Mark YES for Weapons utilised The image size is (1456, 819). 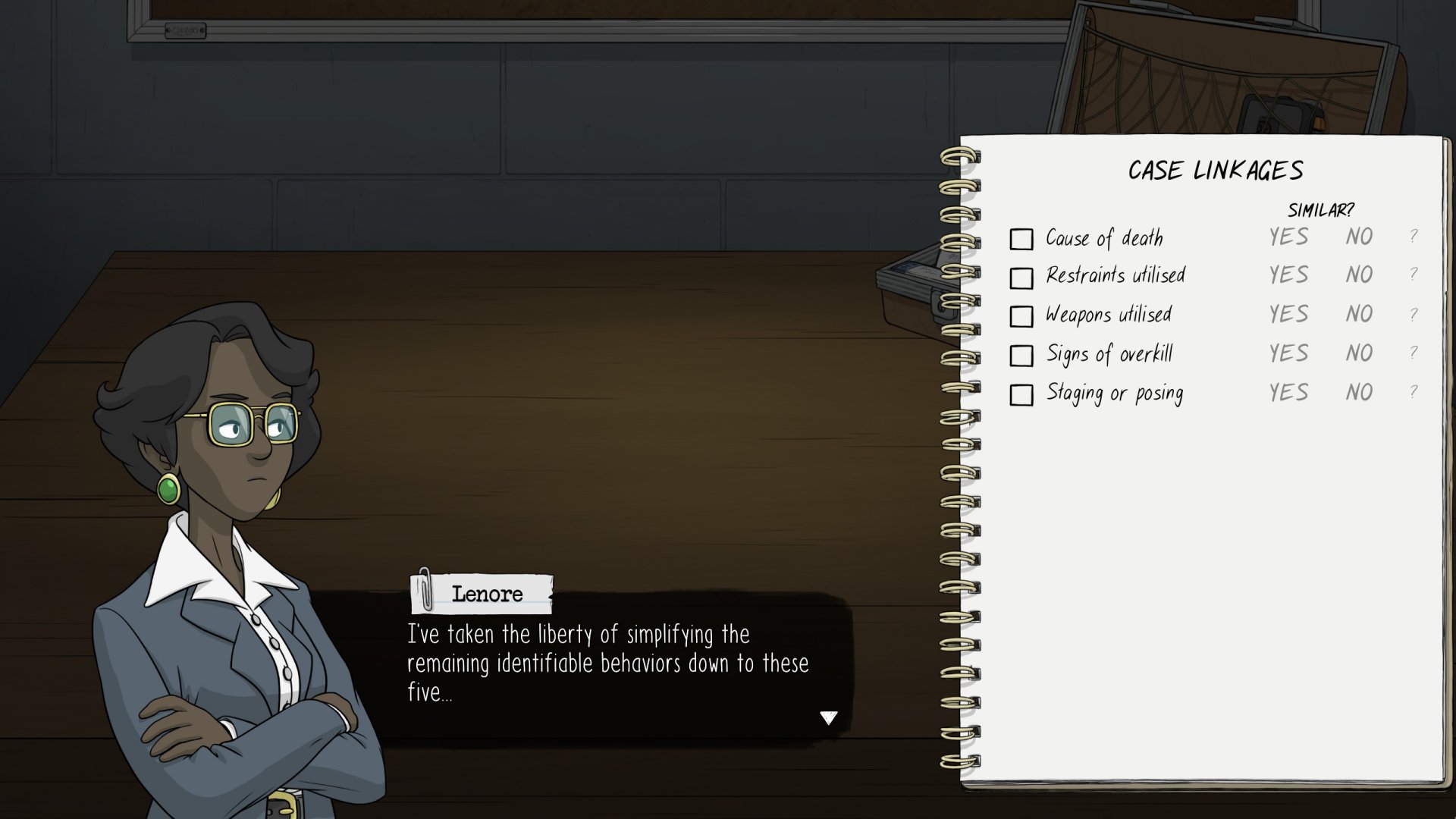click(1288, 314)
